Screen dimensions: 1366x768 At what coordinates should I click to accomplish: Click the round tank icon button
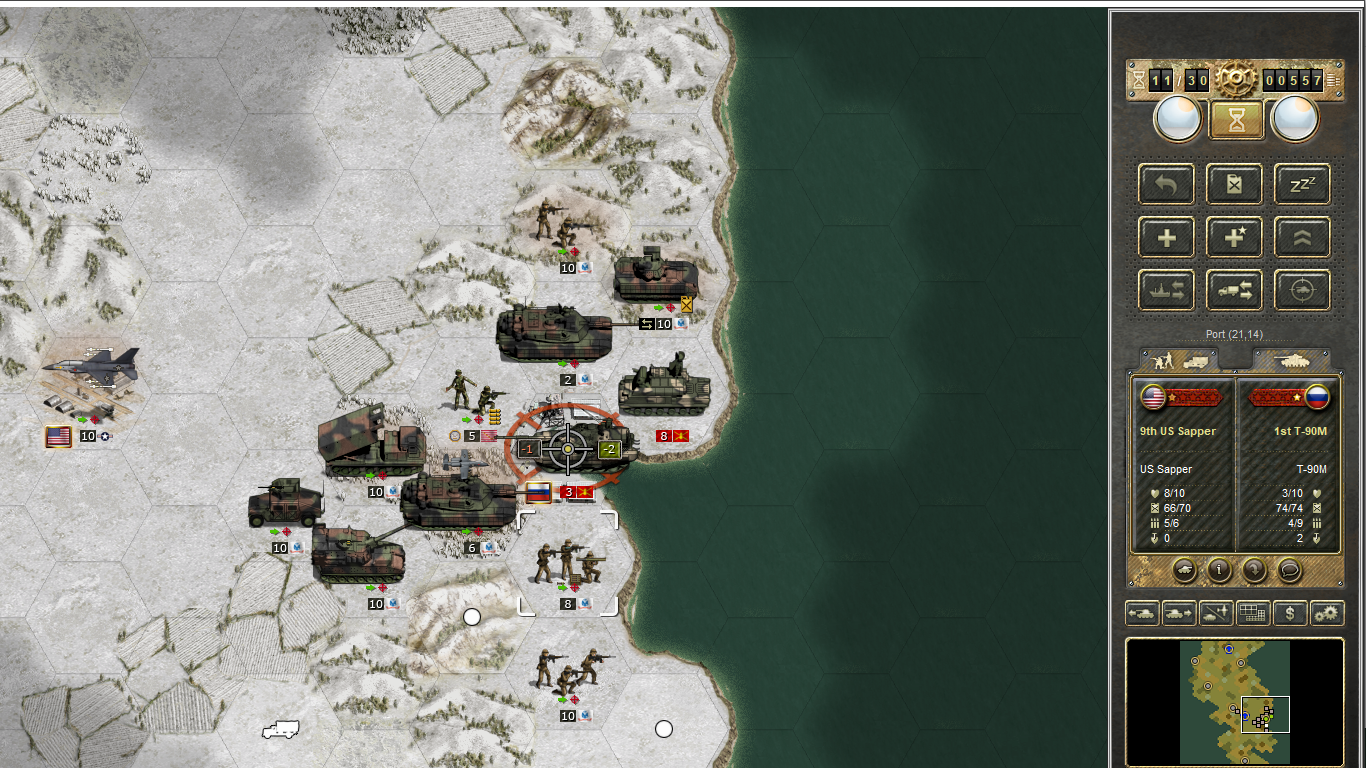(x=1184, y=570)
